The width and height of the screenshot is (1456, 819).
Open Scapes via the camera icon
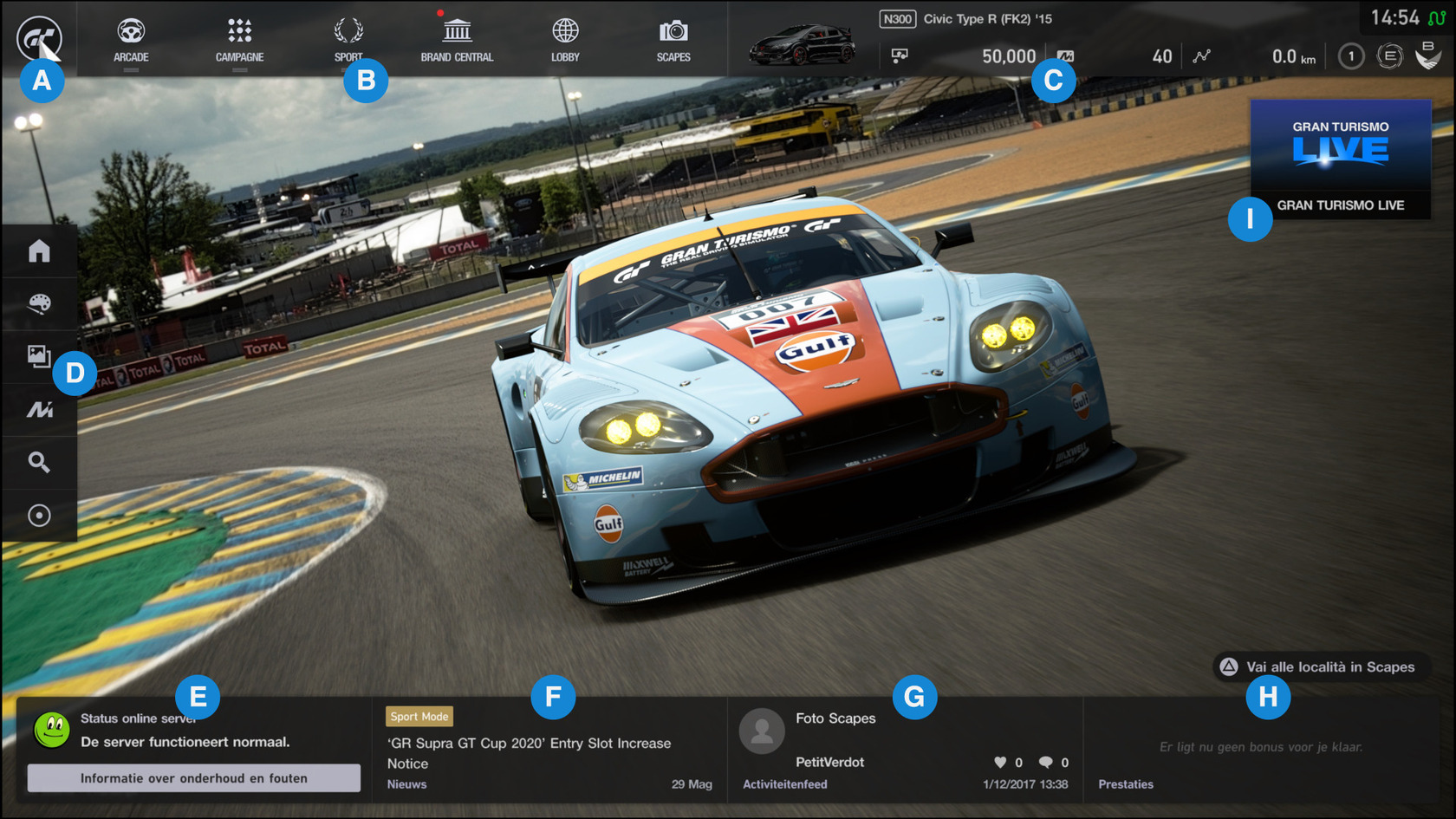[673, 33]
